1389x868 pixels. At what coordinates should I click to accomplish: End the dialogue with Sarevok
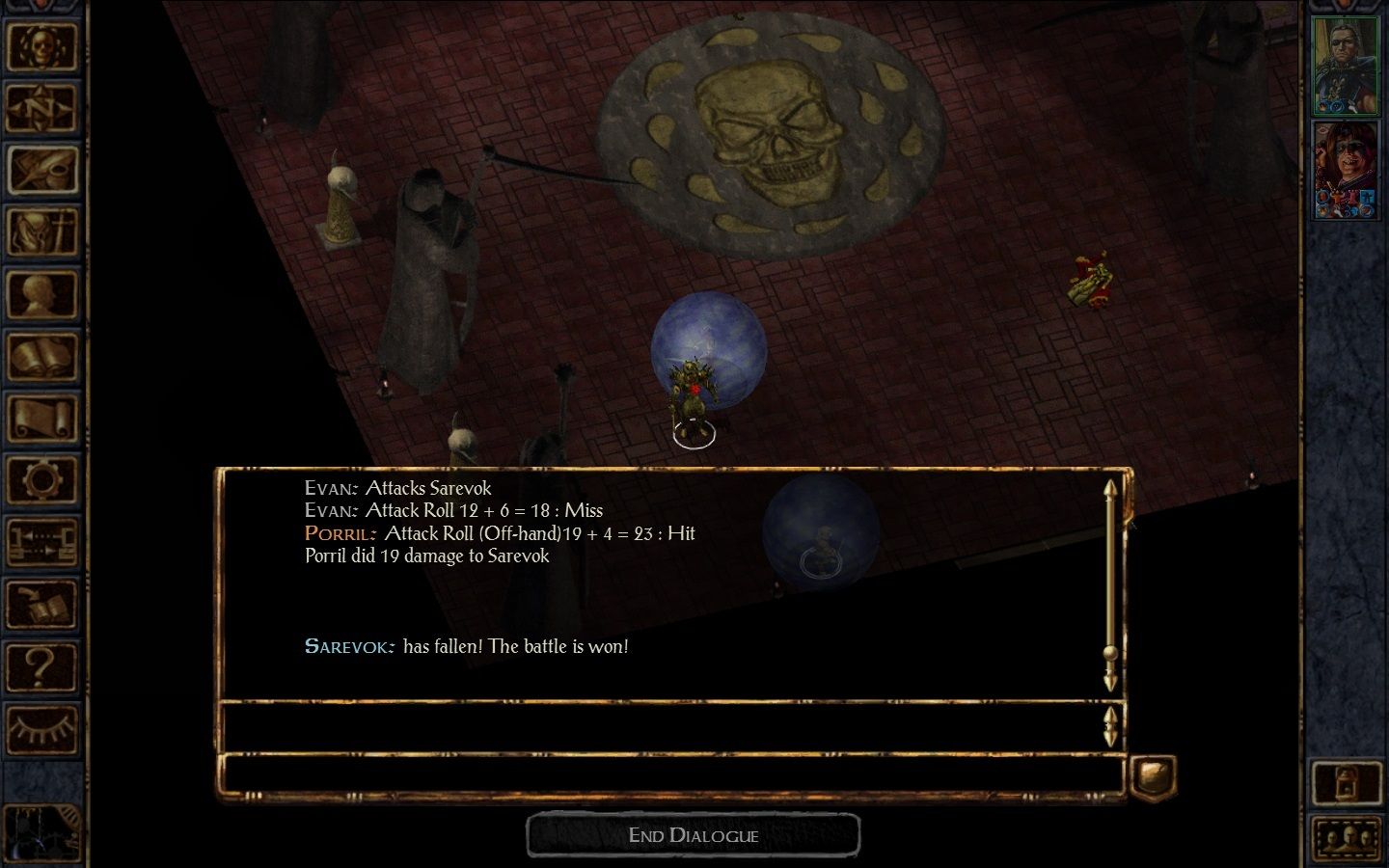pos(693,835)
